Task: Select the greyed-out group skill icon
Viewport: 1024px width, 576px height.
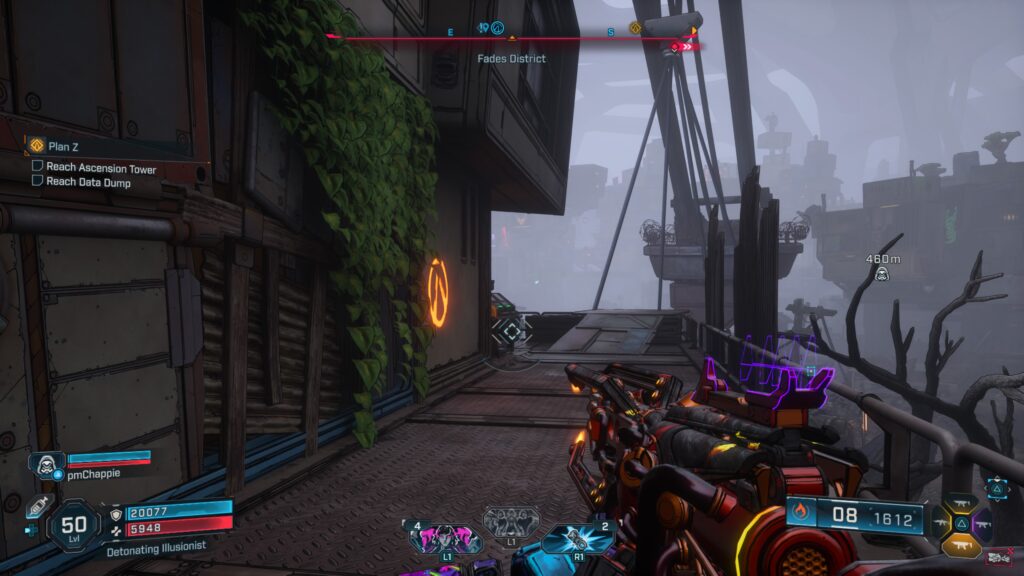Action: pos(511,522)
